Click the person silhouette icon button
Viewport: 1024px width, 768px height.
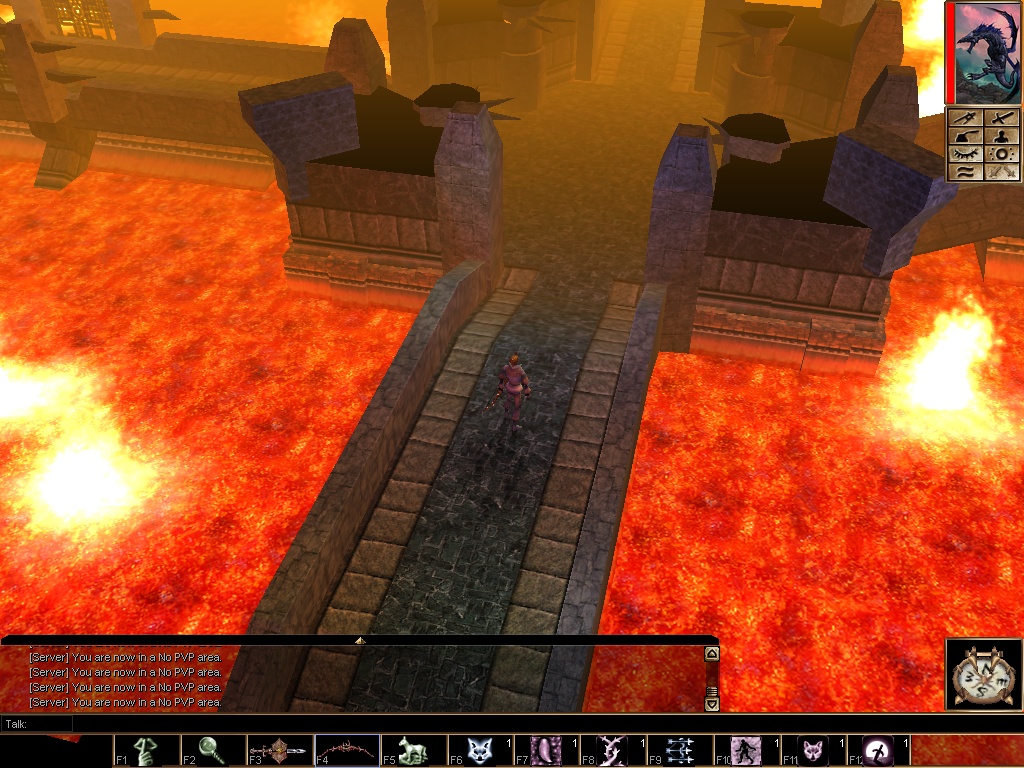pos(1003,136)
